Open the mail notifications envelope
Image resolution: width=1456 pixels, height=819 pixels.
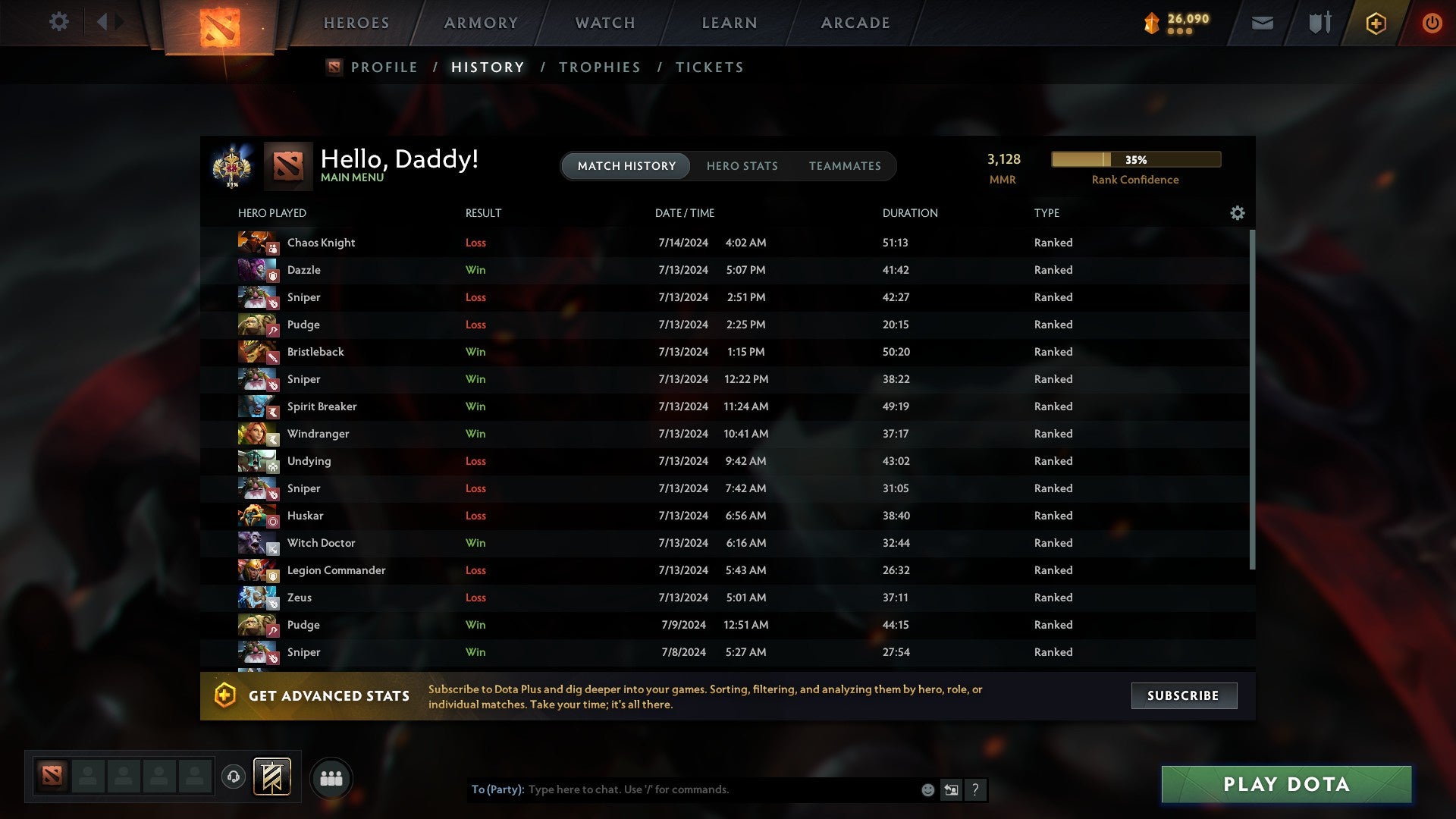click(x=1261, y=23)
